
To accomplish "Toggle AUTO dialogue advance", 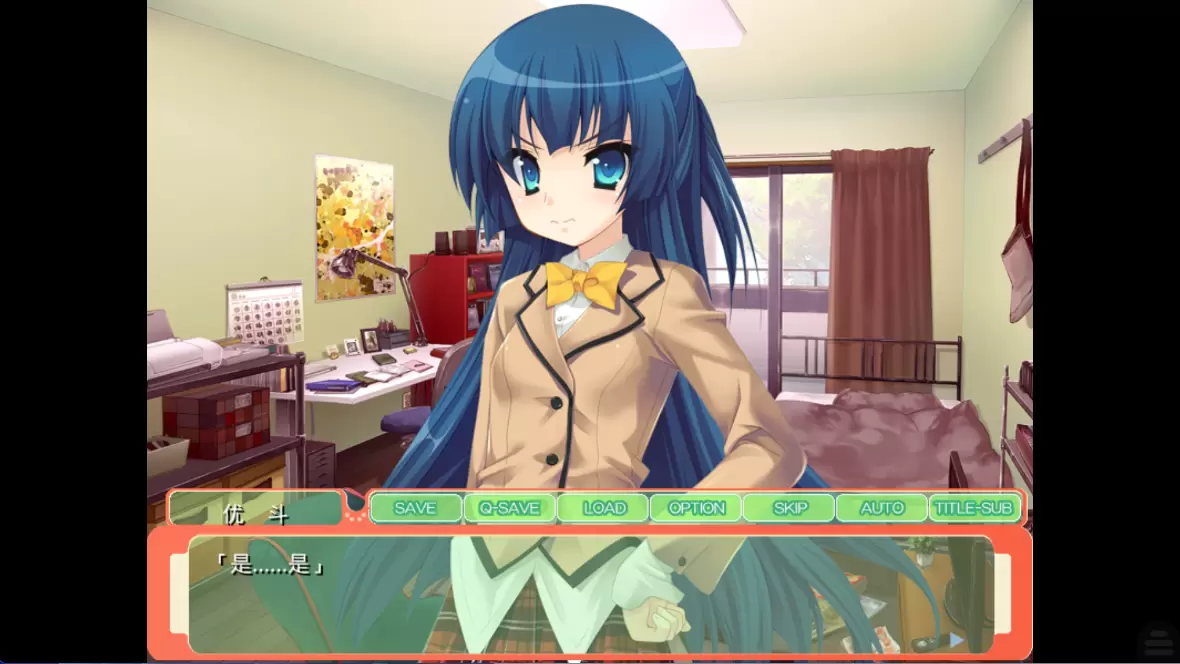I will (882, 508).
